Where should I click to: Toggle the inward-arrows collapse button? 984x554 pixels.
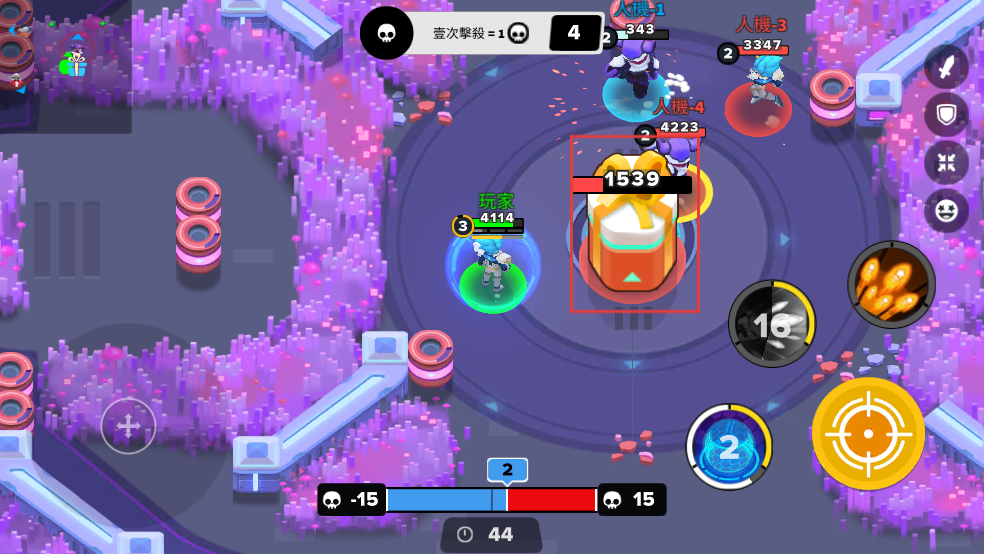tap(945, 162)
